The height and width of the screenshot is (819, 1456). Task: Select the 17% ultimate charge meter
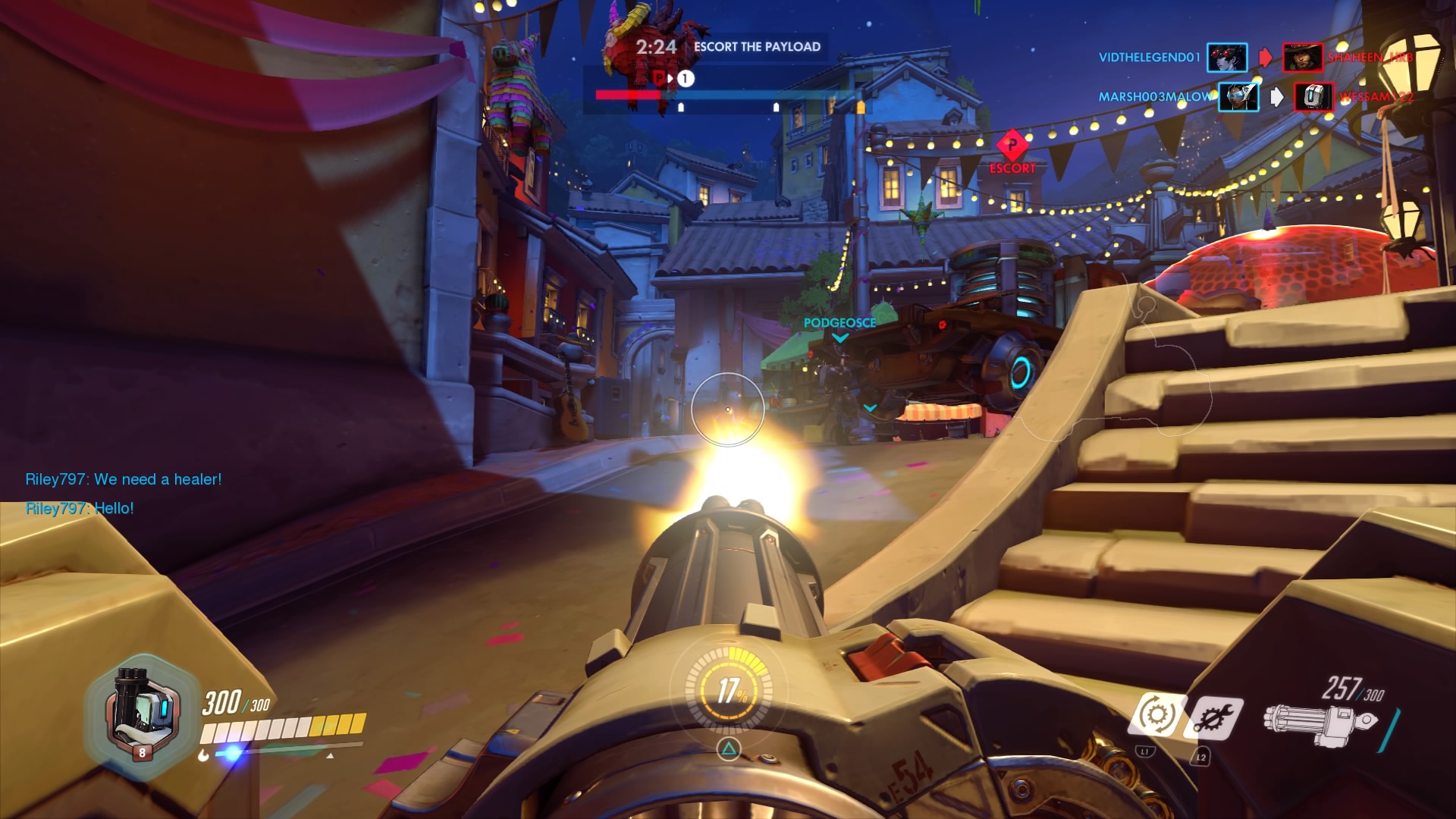pyautogui.click(x=729, y=691)
